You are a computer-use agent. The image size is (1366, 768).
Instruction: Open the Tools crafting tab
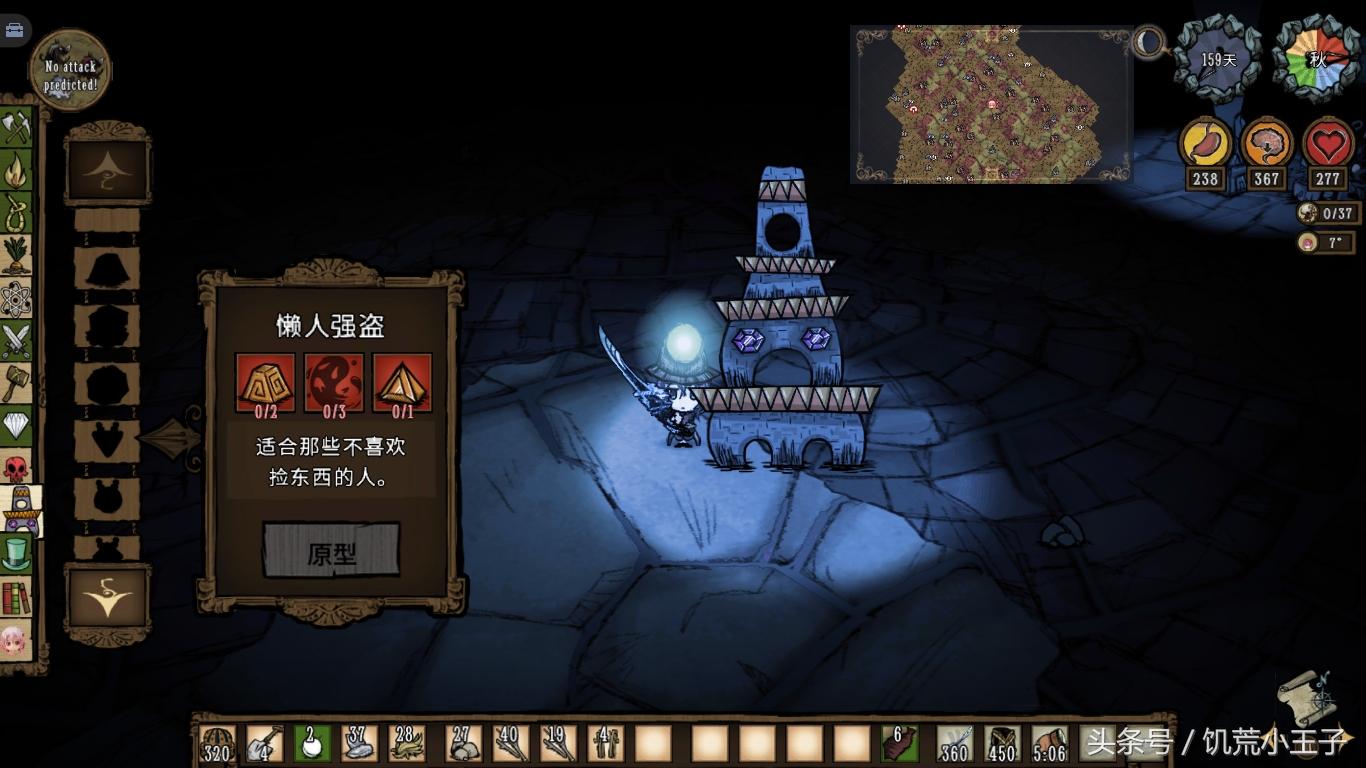coord(16,127)
